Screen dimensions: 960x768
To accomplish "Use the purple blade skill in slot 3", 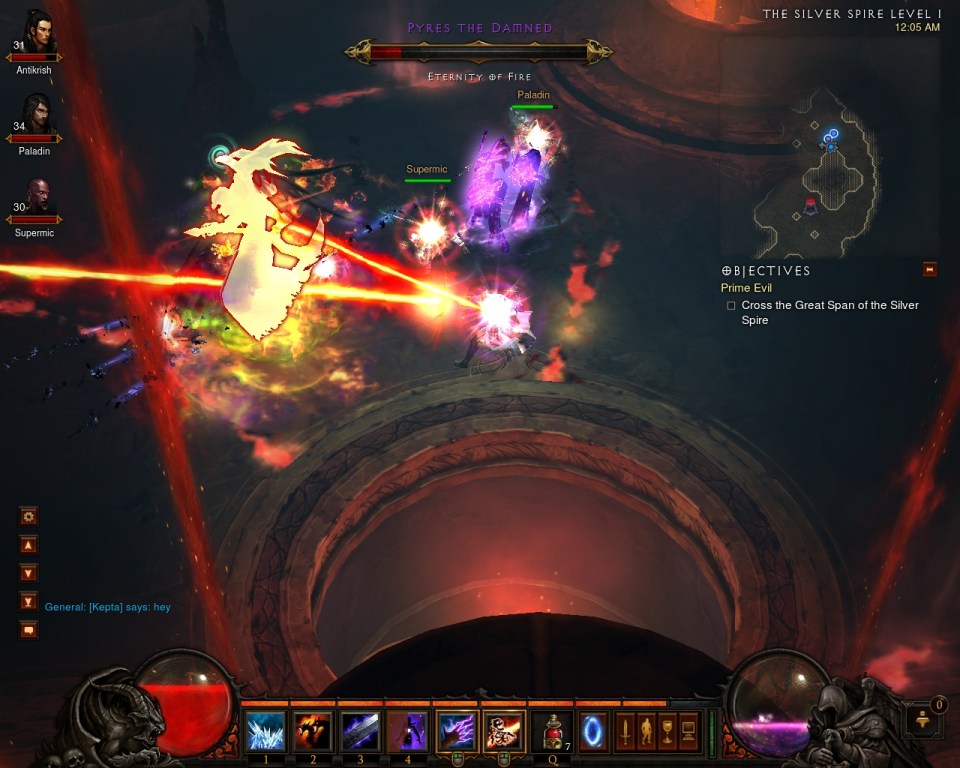I will (360, 731).
